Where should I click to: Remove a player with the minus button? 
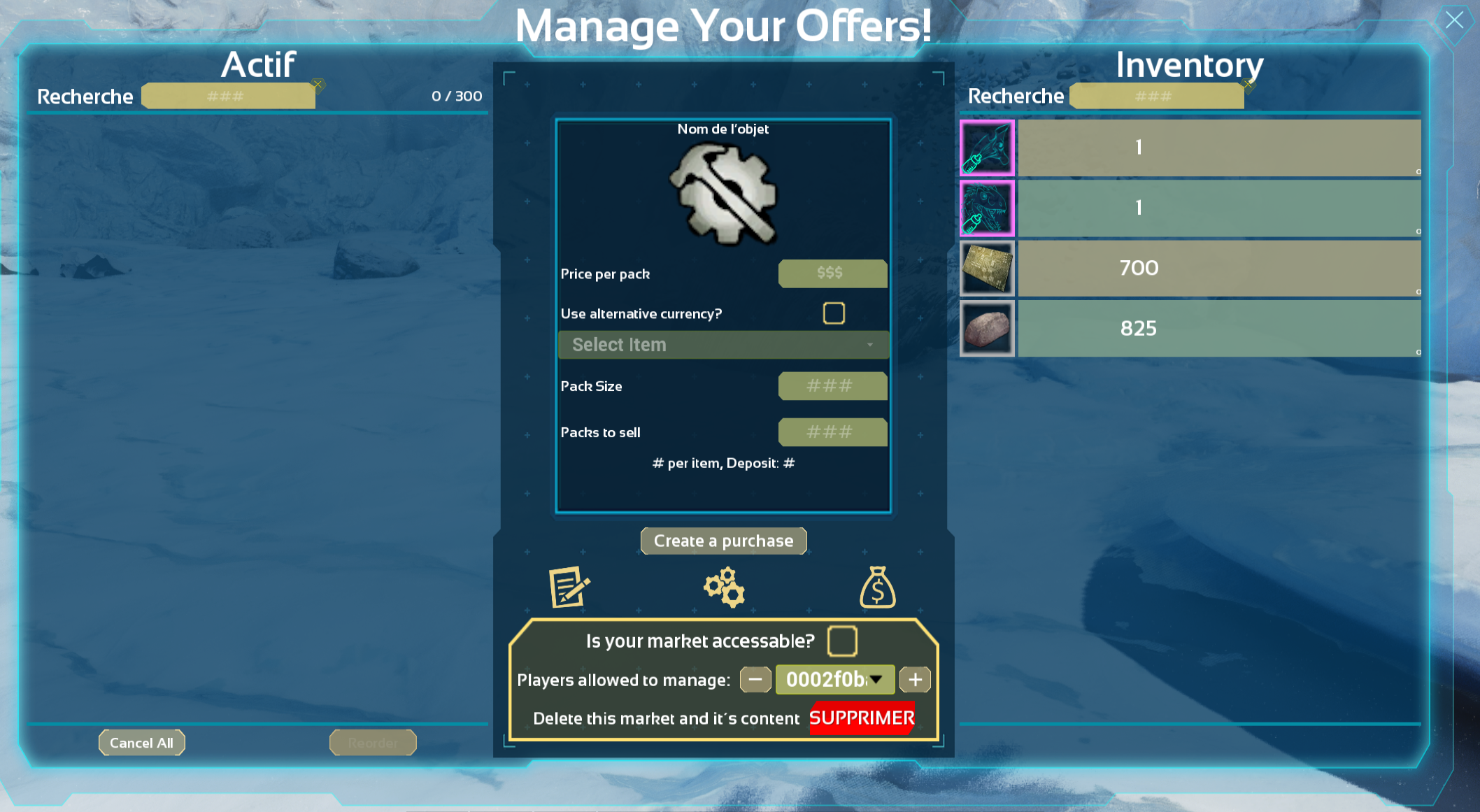pyautogui.click(x=755, y=679)
